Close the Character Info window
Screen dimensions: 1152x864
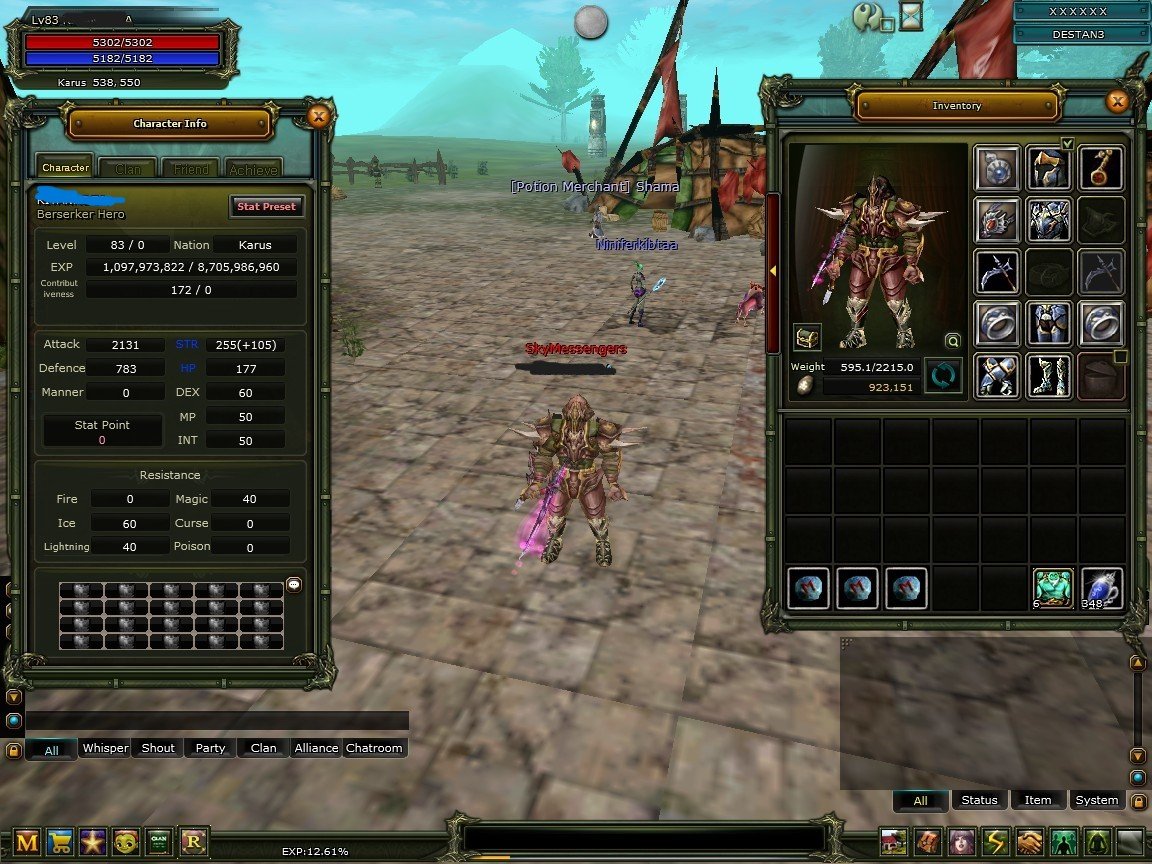pyautogui.click(x=318, y=117)
